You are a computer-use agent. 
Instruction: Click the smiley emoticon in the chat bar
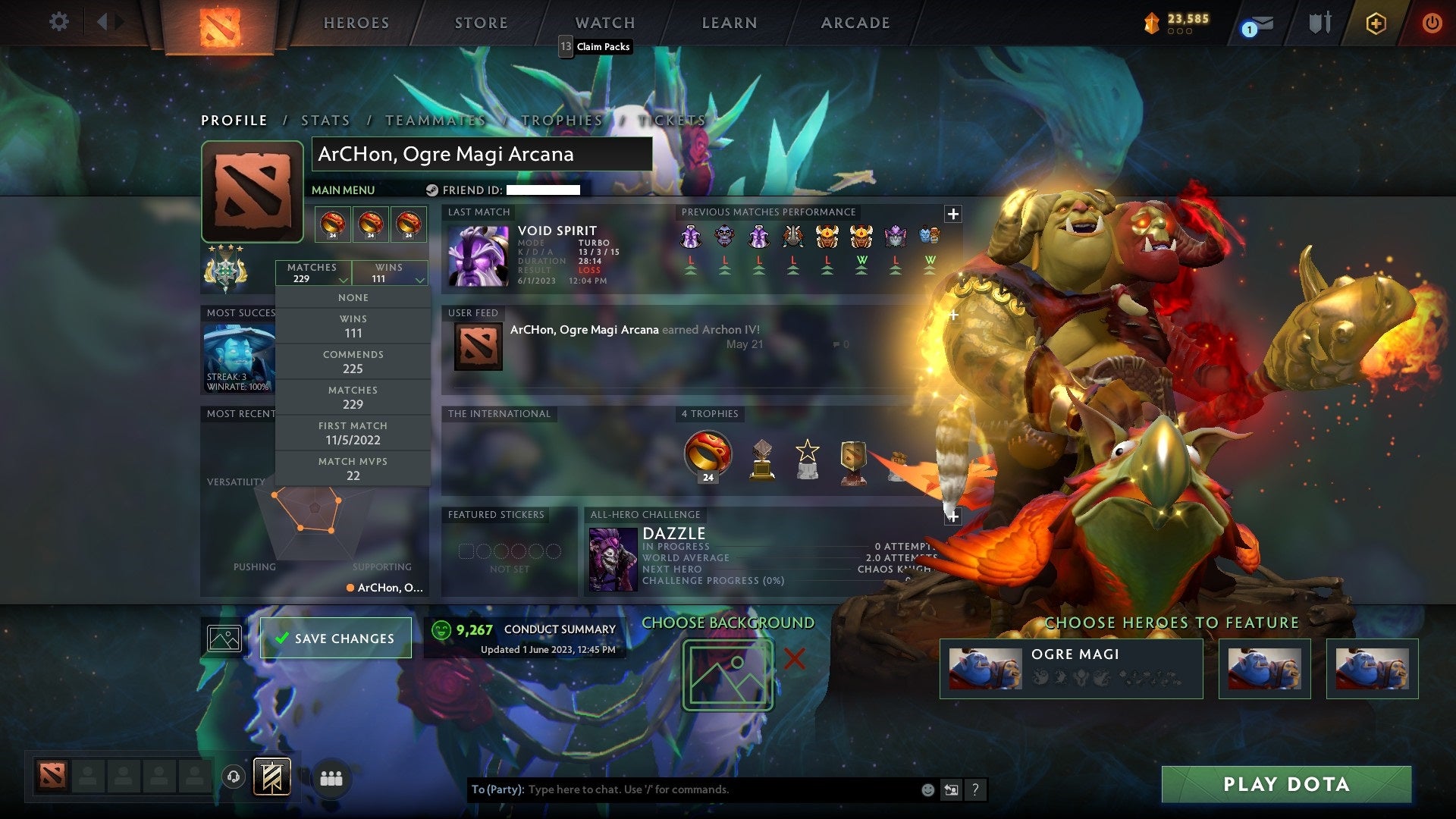927,789
